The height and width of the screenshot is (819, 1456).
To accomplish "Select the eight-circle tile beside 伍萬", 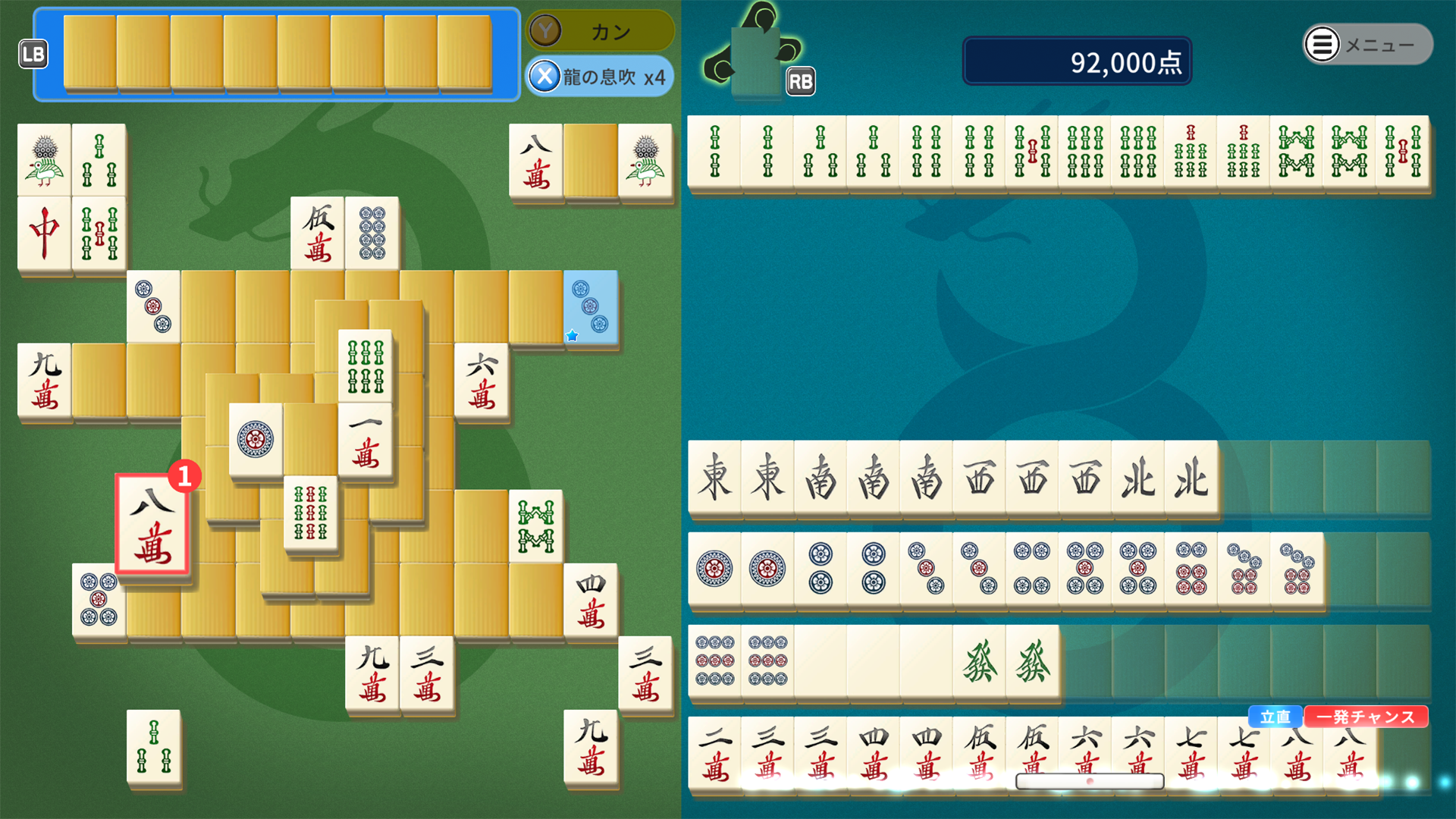I will (372, 234).
